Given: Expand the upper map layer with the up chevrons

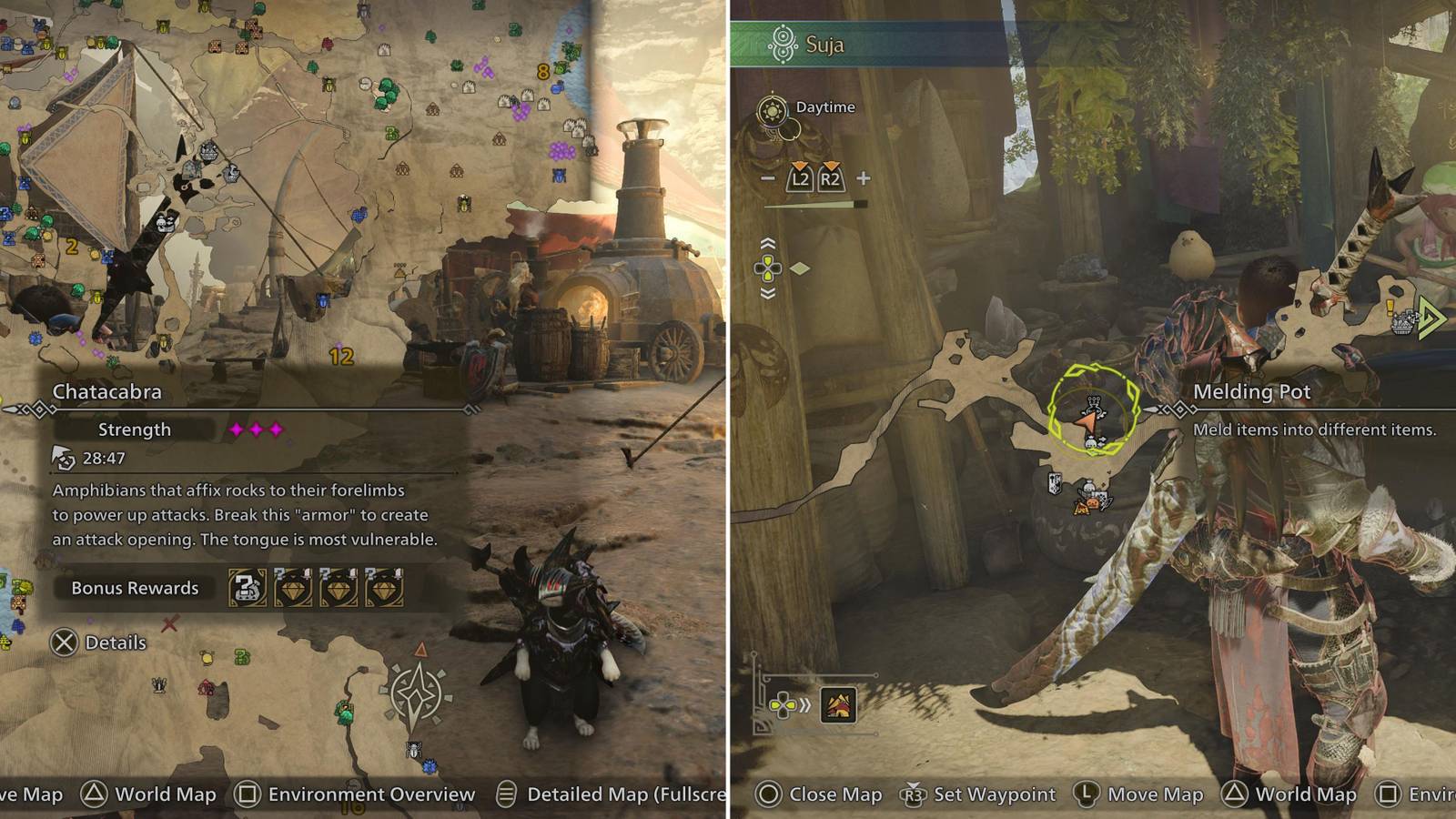Looking at the screenshot, I should (767, 241).
